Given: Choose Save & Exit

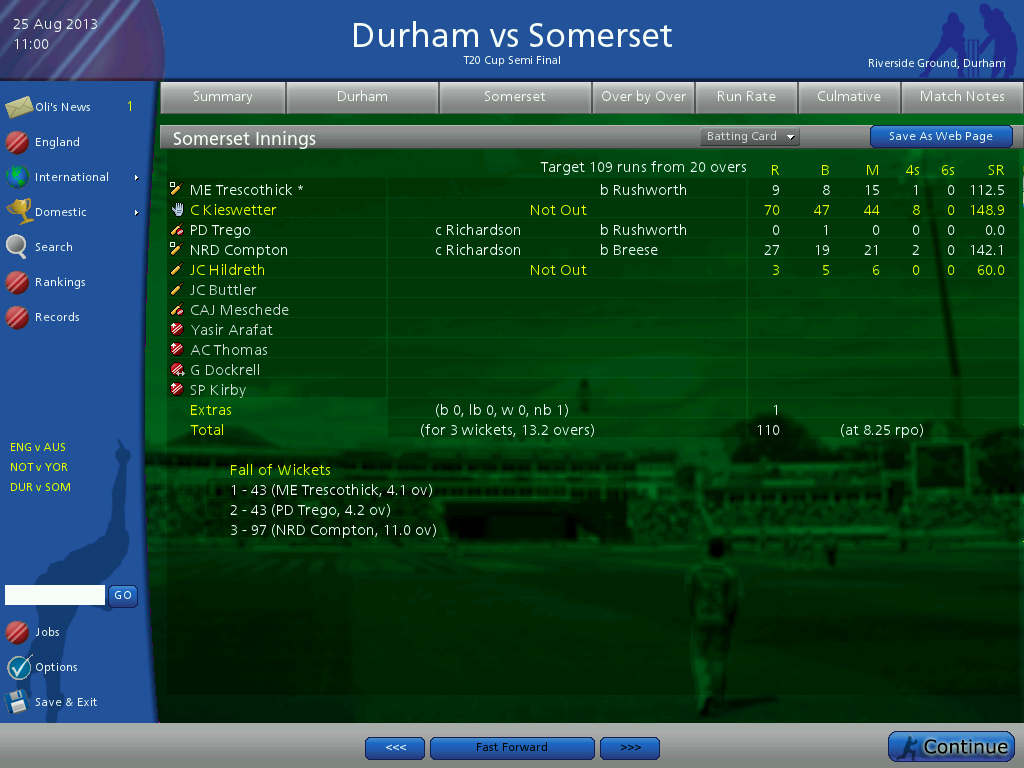Looking at the screenshot, I should point(65,702).
